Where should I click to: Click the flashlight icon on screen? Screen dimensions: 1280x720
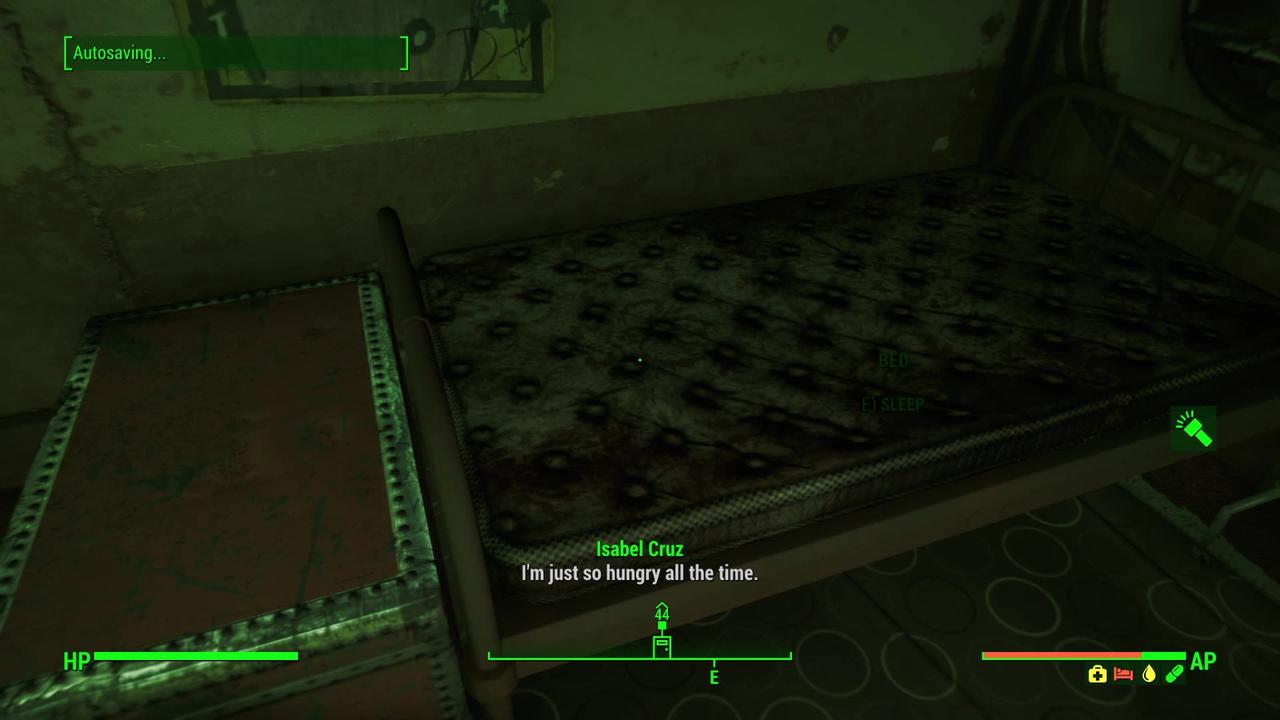[x=1192, y=428]
